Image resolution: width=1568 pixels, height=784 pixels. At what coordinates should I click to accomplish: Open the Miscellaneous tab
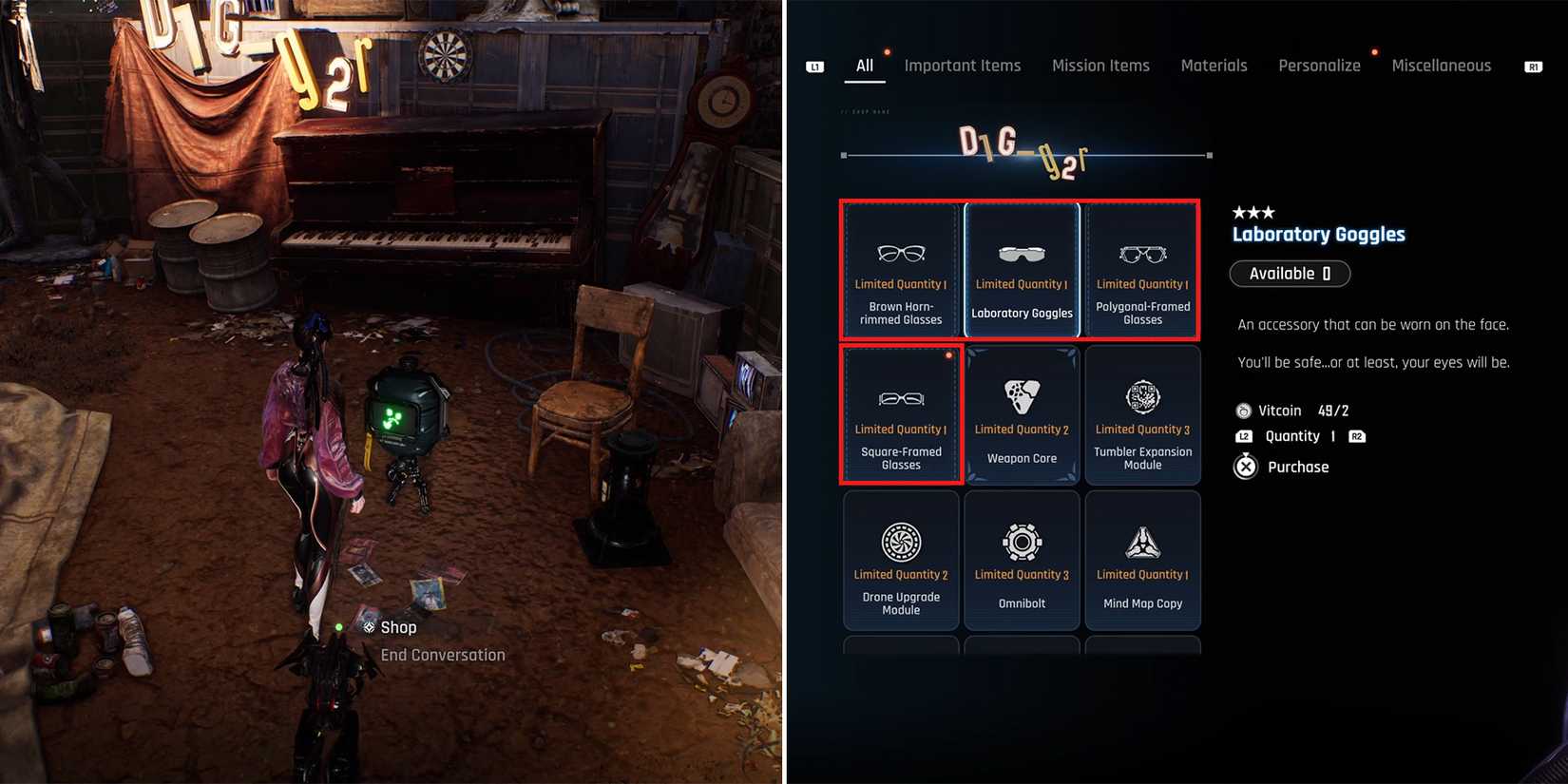coord(1441,65)
